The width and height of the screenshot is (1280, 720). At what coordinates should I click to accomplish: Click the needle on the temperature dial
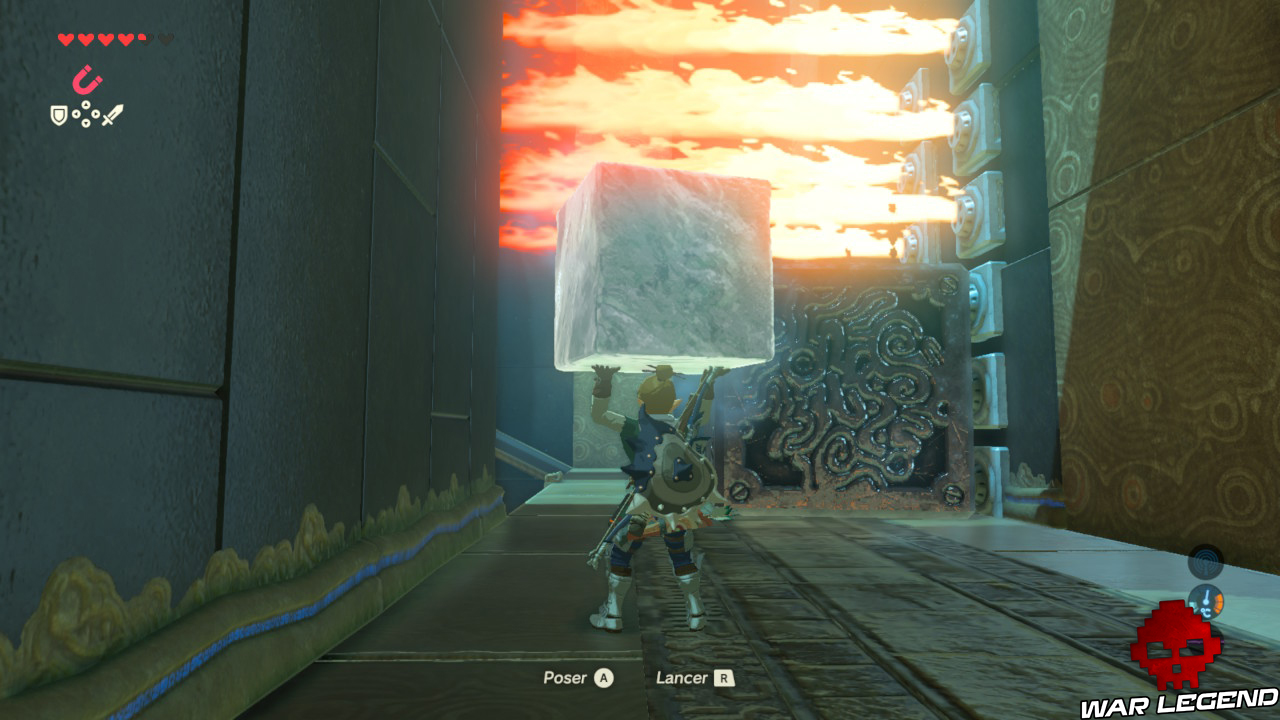point(1207,595)
